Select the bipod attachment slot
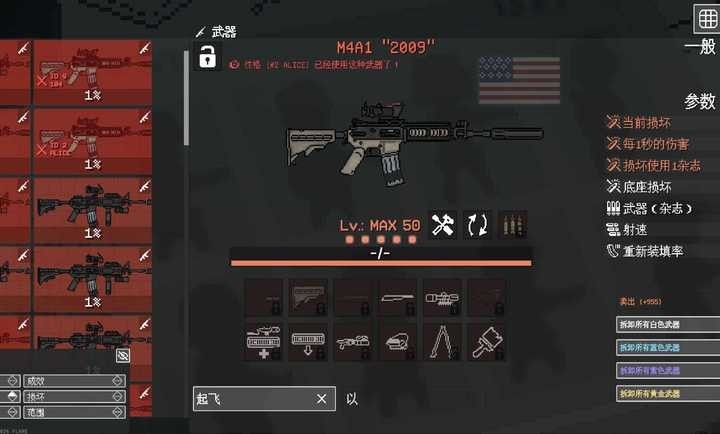The width and height of the screenshot is (720, 434). pyautogui.click(x=441, y=341)
